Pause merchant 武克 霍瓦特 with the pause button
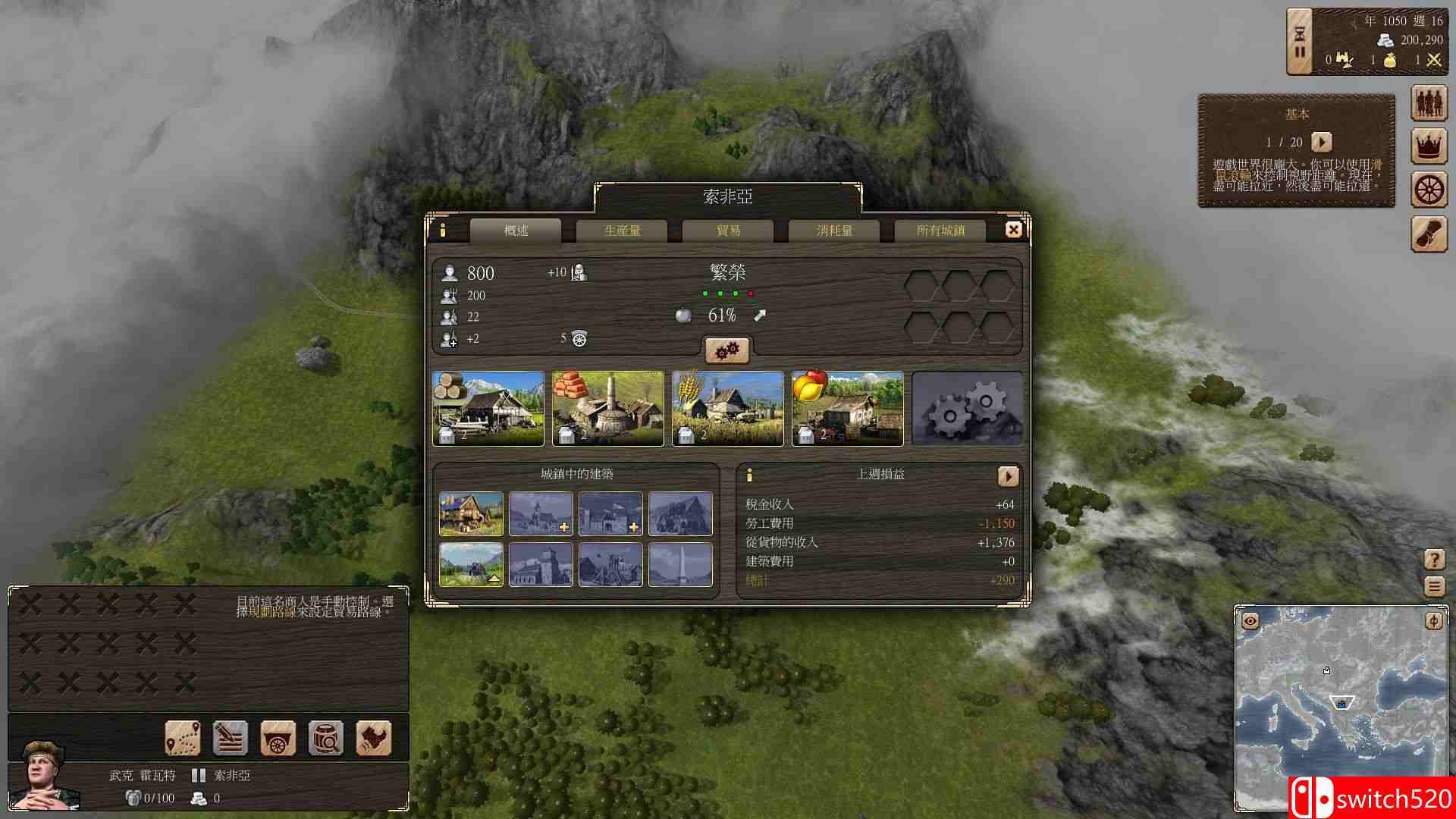This screenshot has width=1456, height=819. [x=199, y=775]
